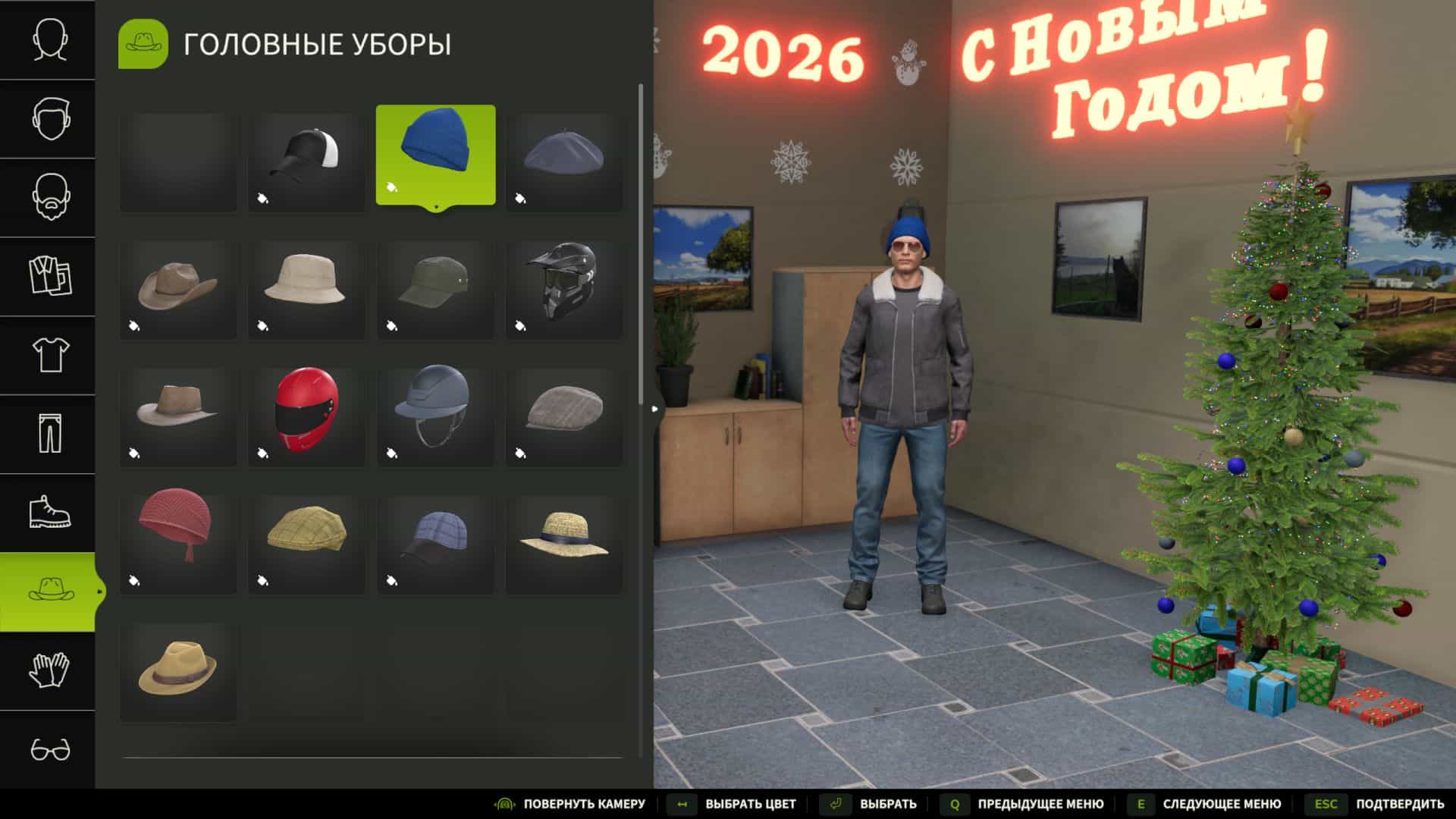The height and width of the screenshot is (819, 1456).
Task: Switch to the trousers category
Action: point(49,434)
